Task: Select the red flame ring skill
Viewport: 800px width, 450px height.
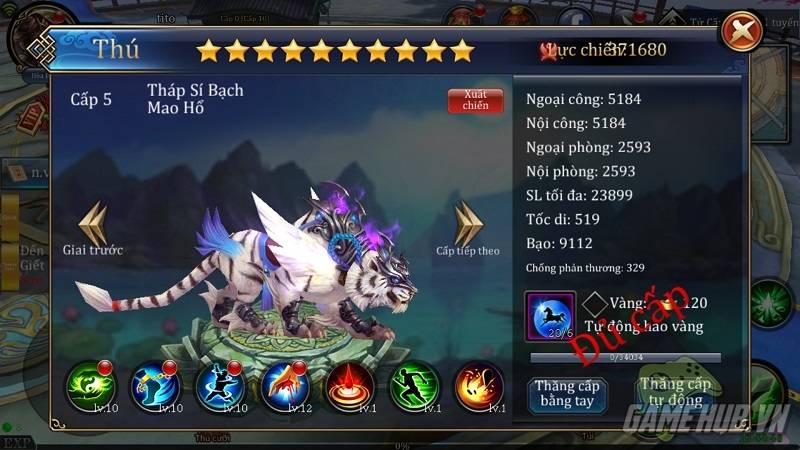Action: pyautogui.click(x=350, y=386)
